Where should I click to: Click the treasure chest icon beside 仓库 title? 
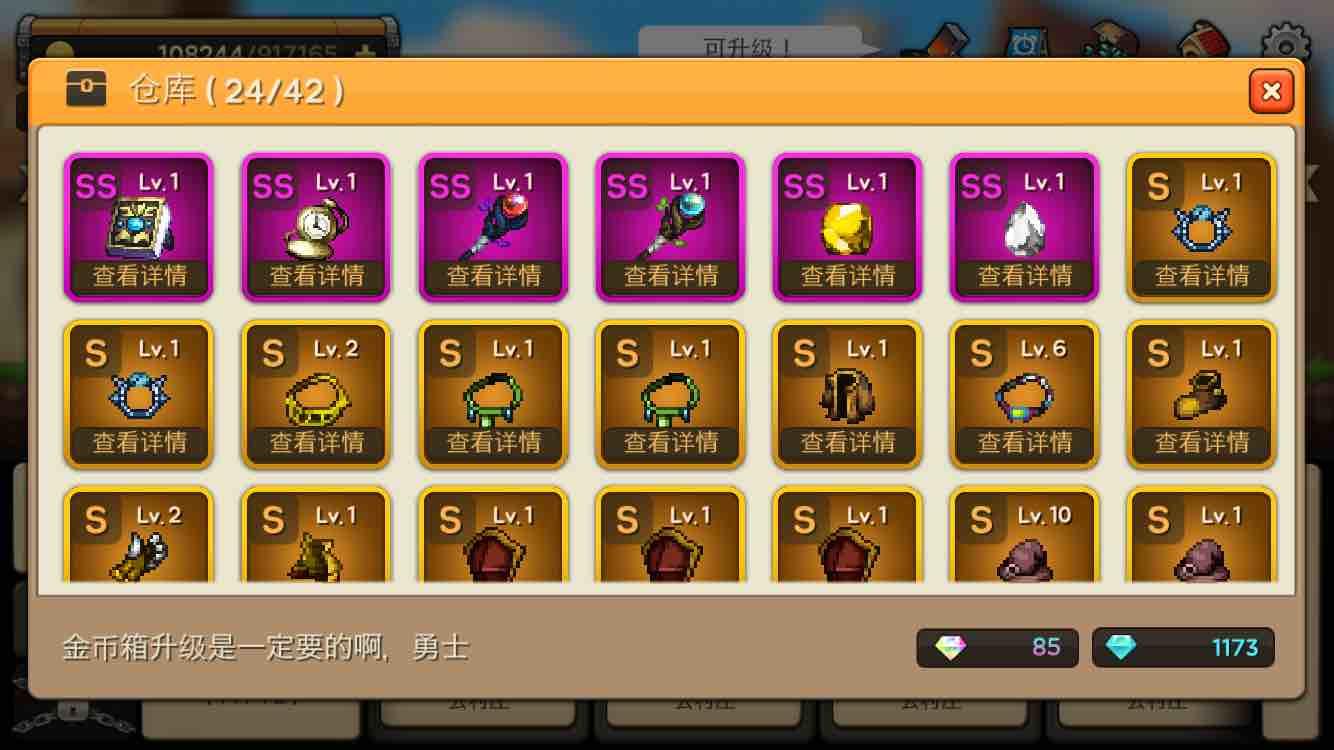86,90
